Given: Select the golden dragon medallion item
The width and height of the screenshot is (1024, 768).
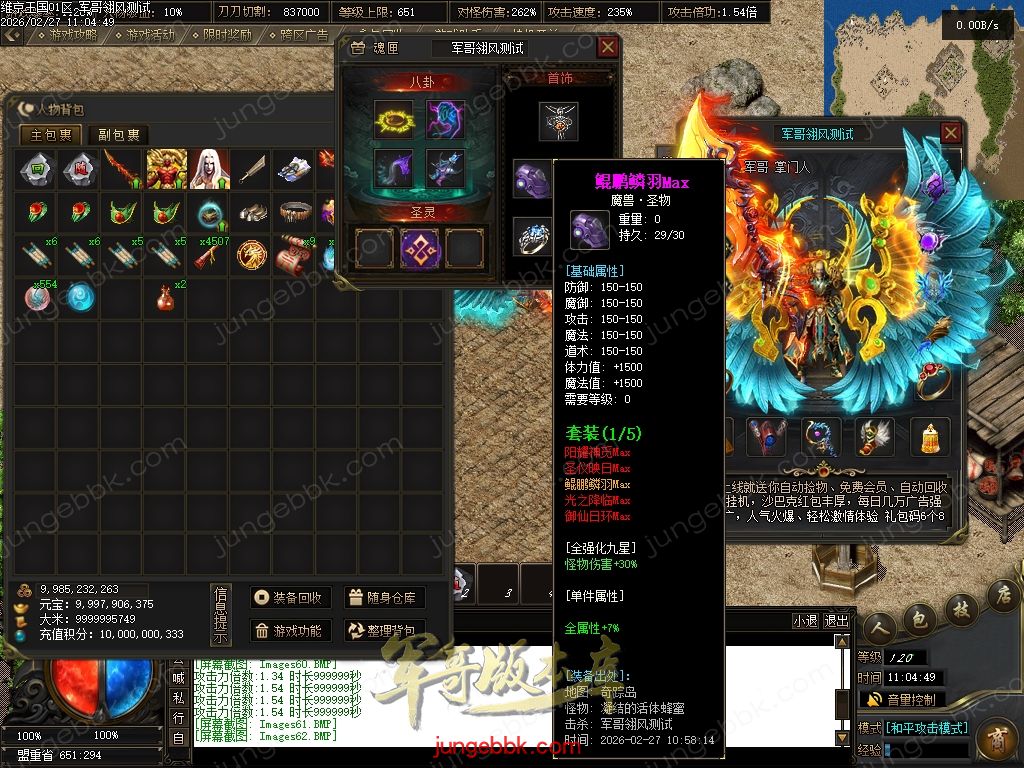Looking at the screenshot, I should pyautogui.click(x=251, y=256).
